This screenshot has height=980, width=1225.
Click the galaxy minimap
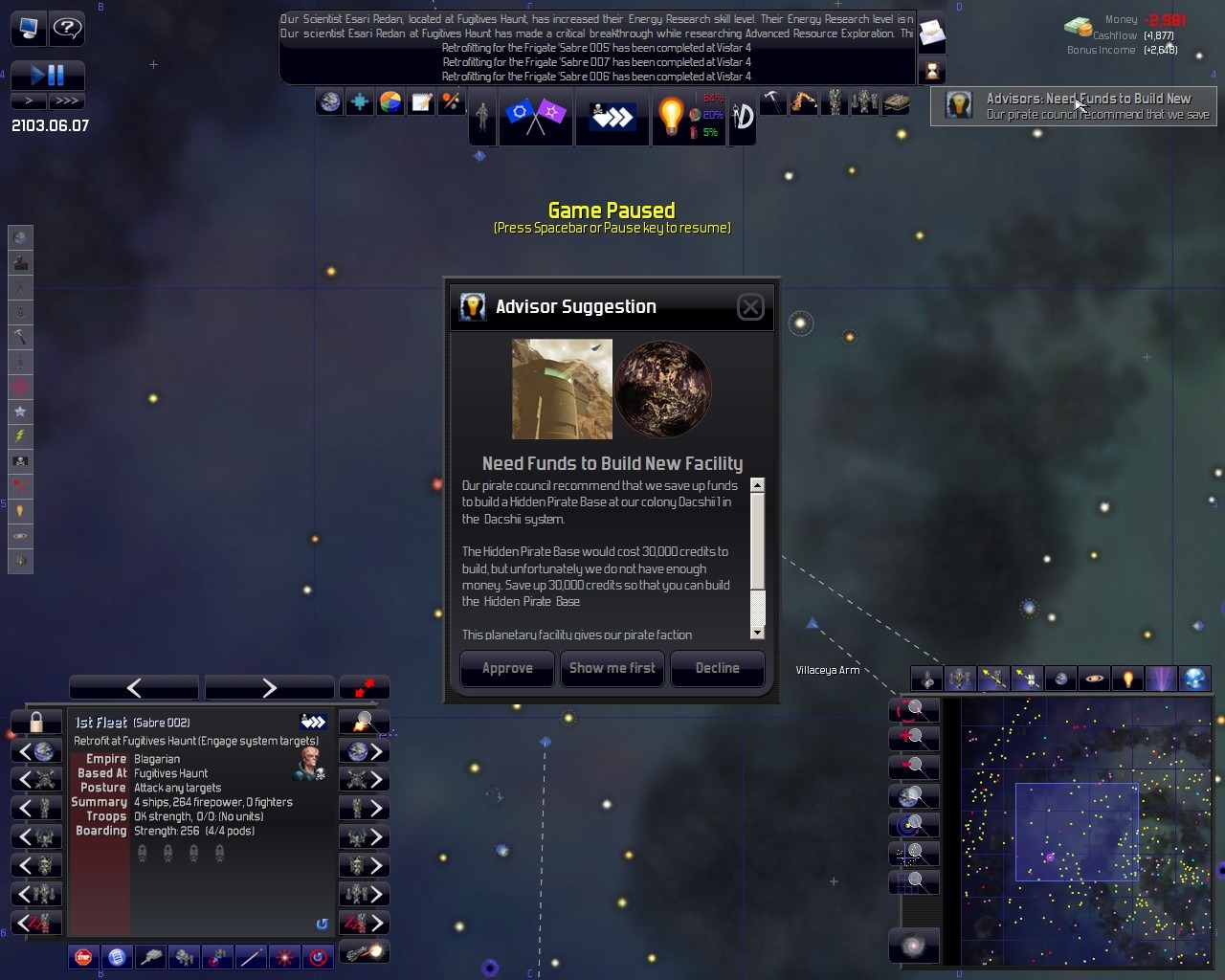click(1086, 831)
